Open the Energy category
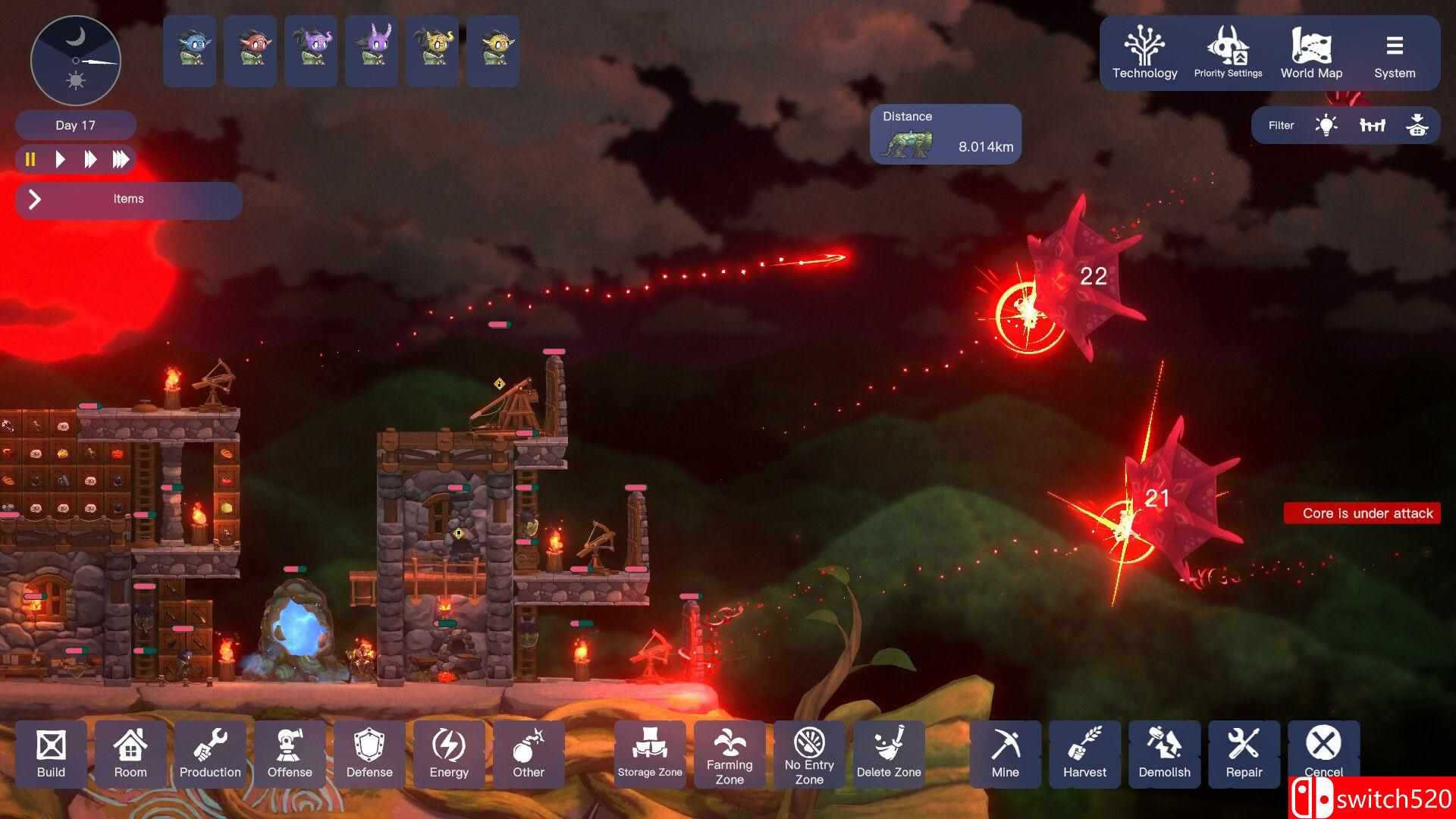The height and width of the screenshot is (819, 1456). pos(449,754)
